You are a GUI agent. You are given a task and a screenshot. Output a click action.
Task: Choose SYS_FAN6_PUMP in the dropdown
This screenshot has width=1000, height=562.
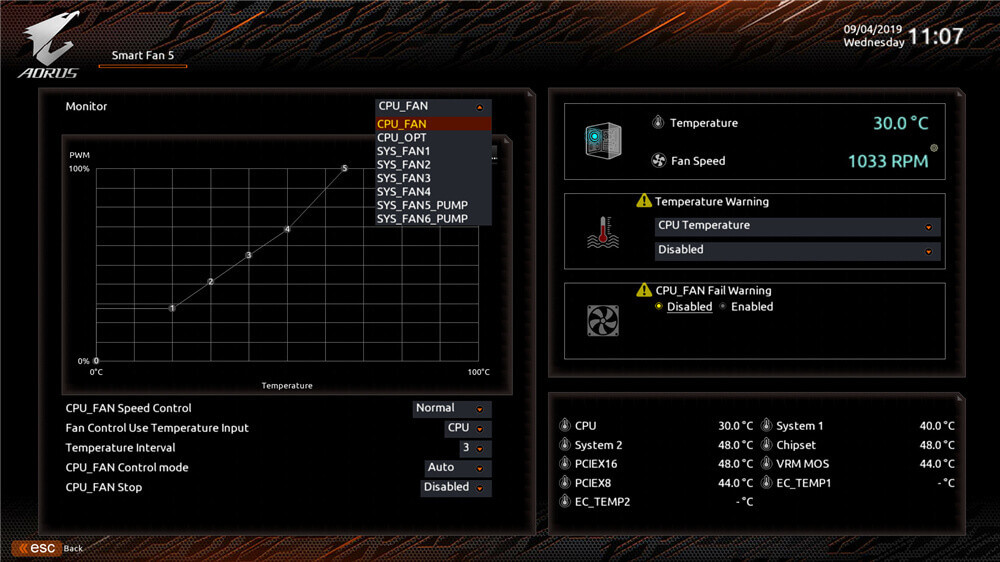(x=422, y=219)
